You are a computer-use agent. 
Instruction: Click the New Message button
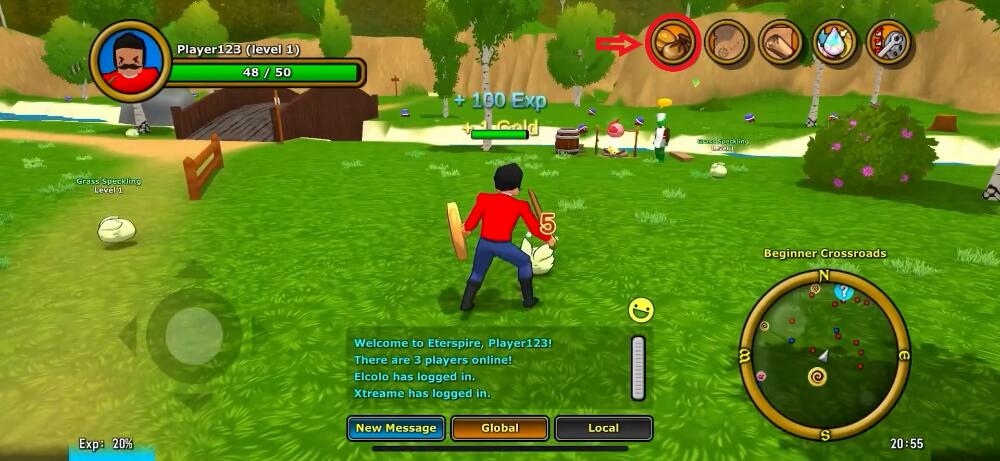coord(396,428)
